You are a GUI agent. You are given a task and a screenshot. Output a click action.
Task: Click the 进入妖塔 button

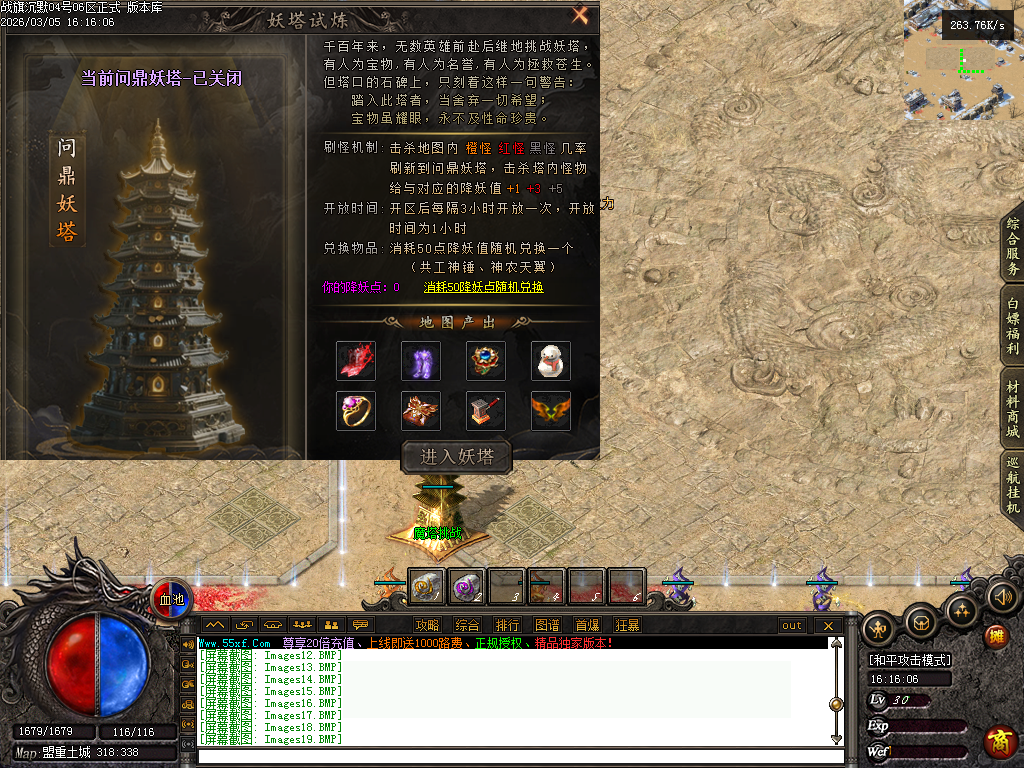[x=456, y=456]
